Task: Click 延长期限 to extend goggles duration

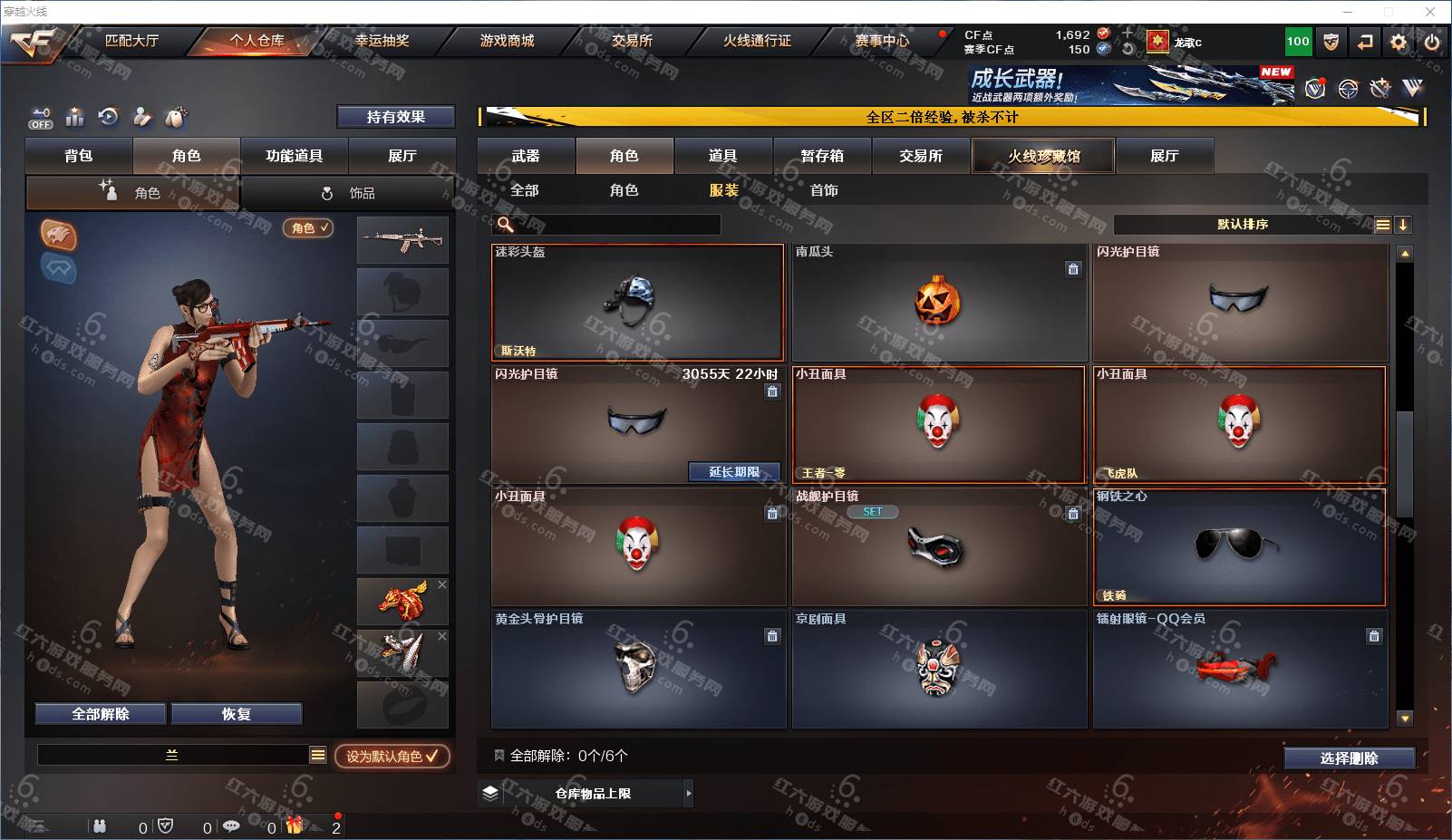Action: (734, 472)
